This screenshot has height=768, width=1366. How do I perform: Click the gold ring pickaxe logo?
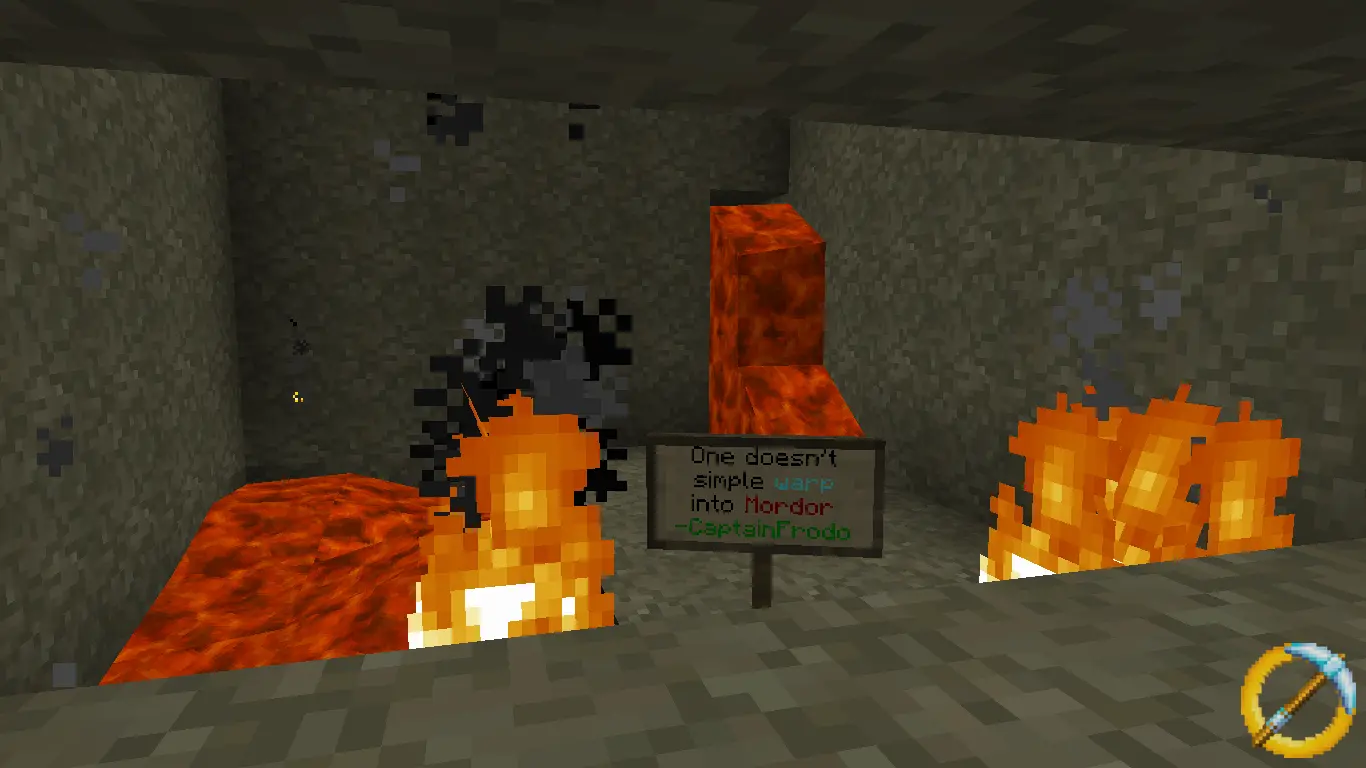click(x=1300, y=699)
